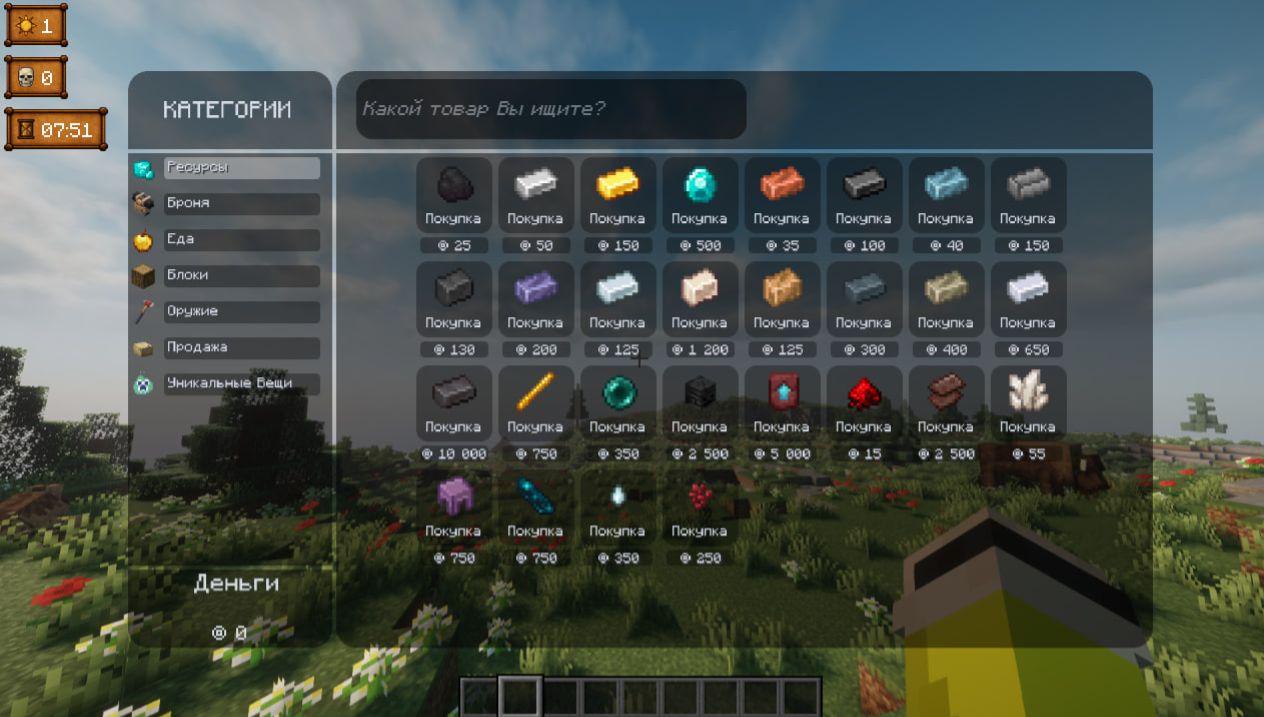Click the product search field
The image size is (1264, 717).
(x=551, y=109)
